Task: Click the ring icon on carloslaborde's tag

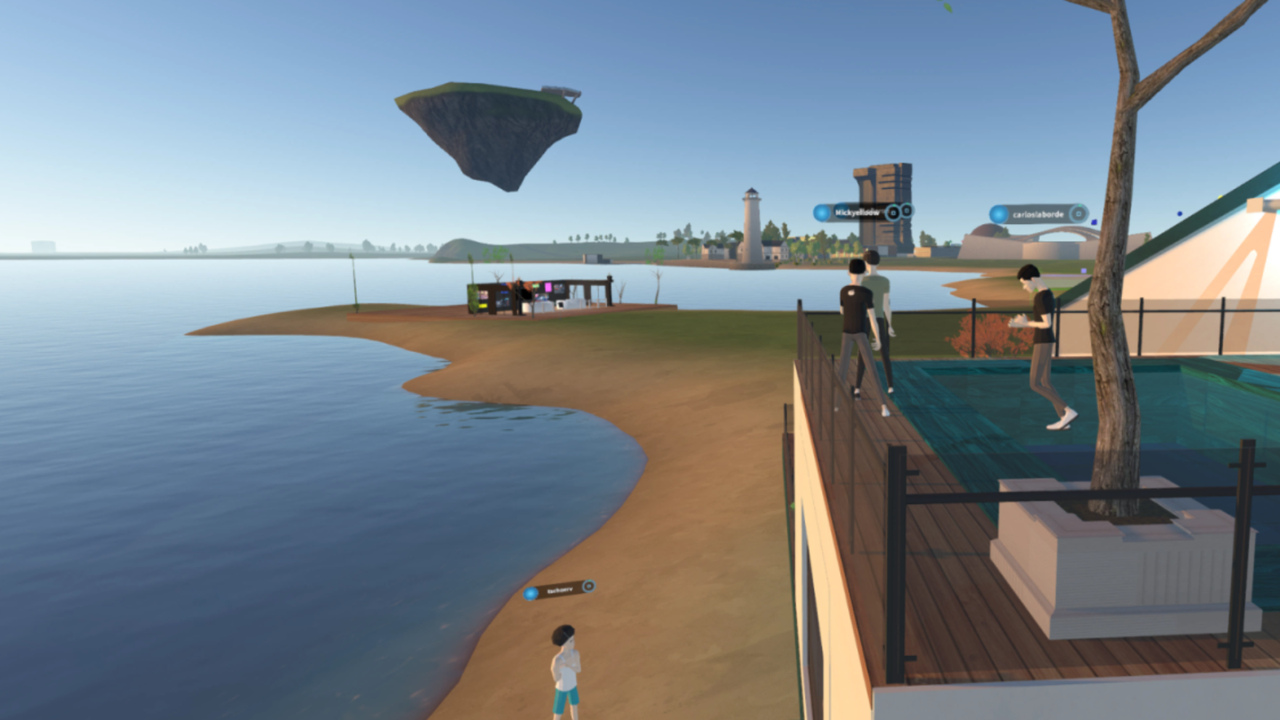Action: click(x=1077, y=213)
